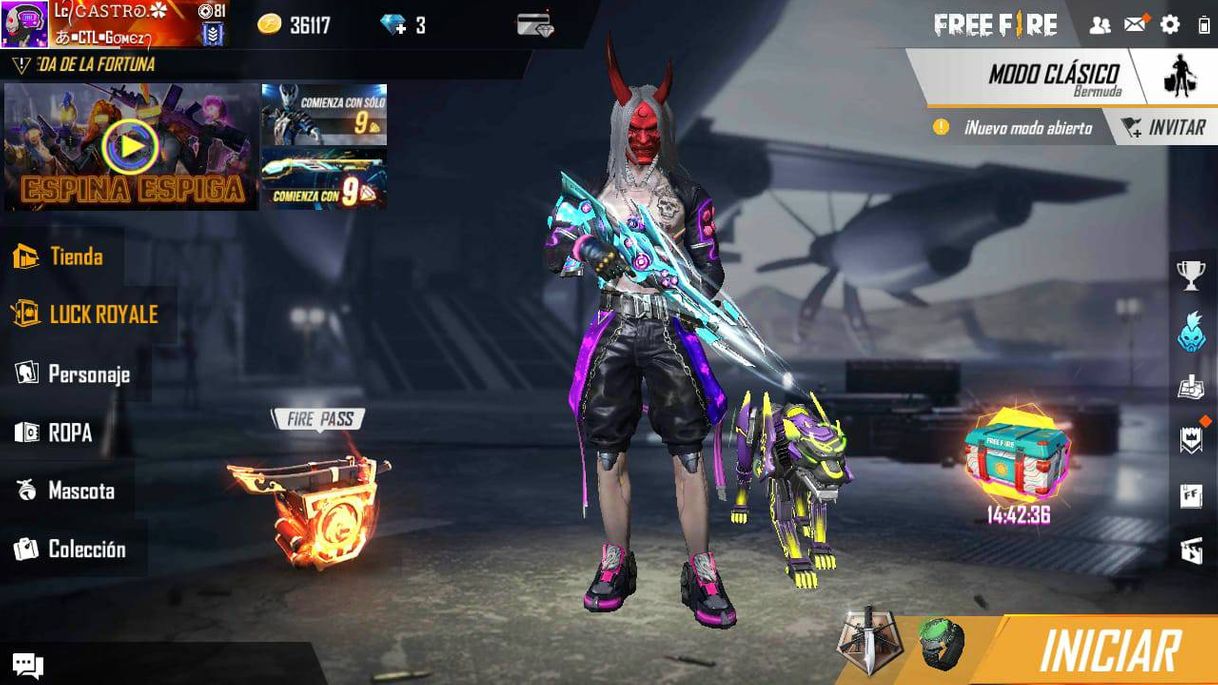The height and width of the screenshot is (685, 1218).
Task: Open the friends list icon
Action: [1100, 25]
